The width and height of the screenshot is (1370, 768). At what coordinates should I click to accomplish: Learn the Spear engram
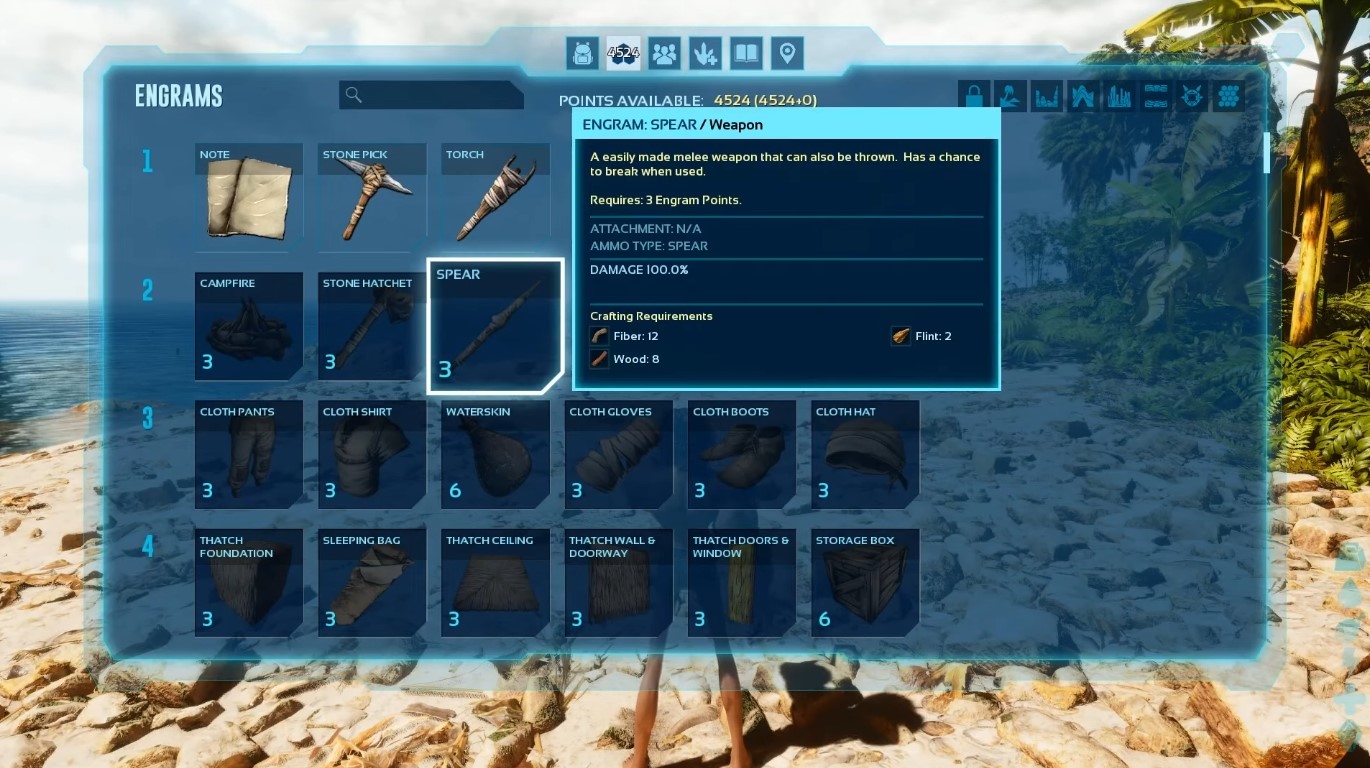click(494, 325)
